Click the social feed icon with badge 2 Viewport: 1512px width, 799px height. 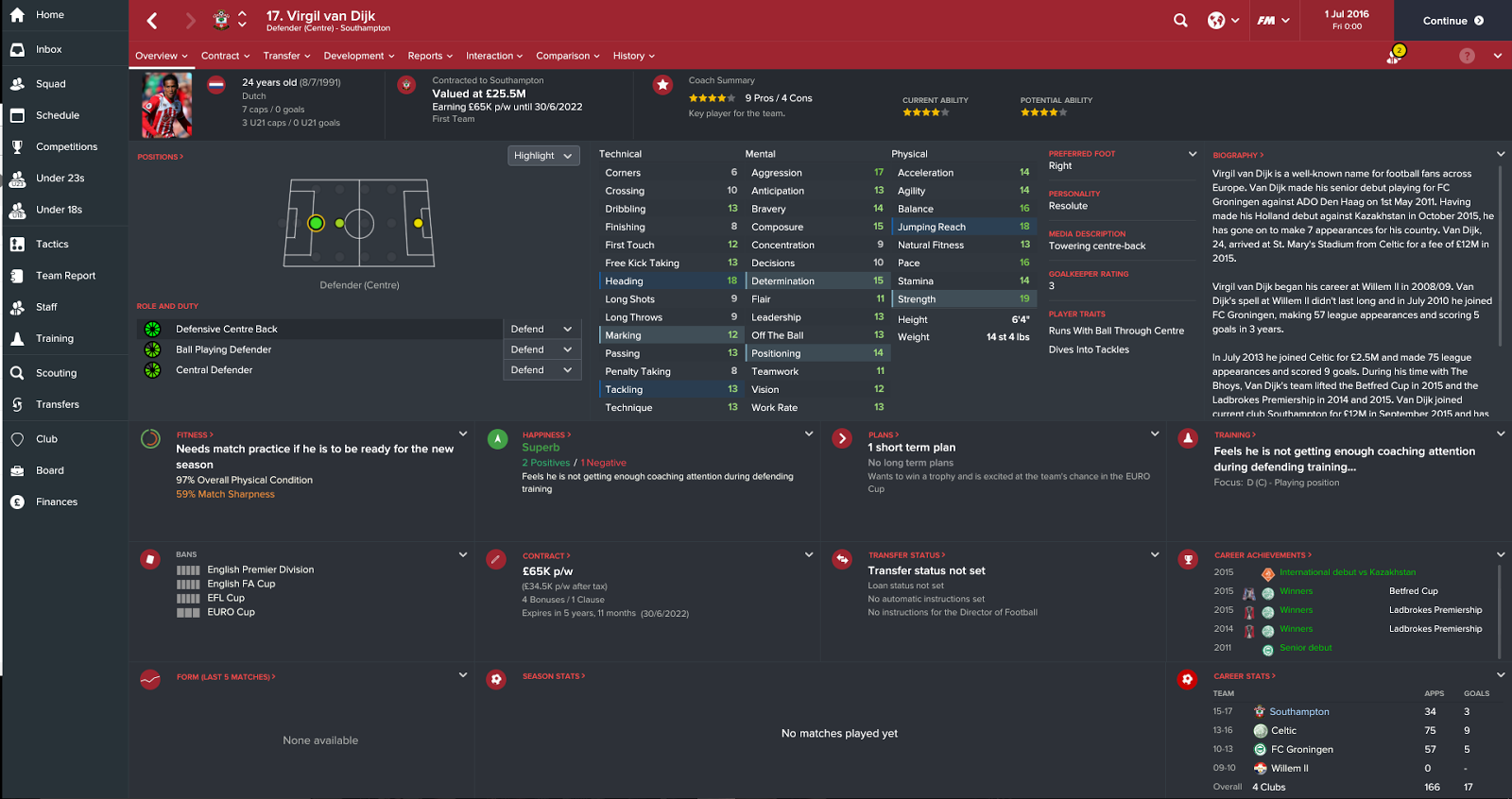(x=1394, y=55)
